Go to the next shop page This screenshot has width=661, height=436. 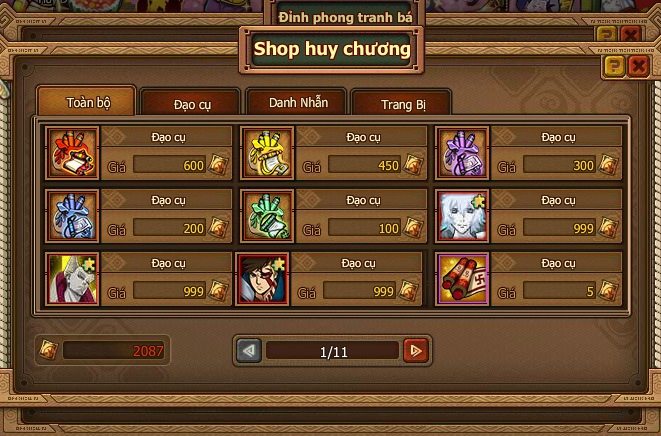point(415,351)
